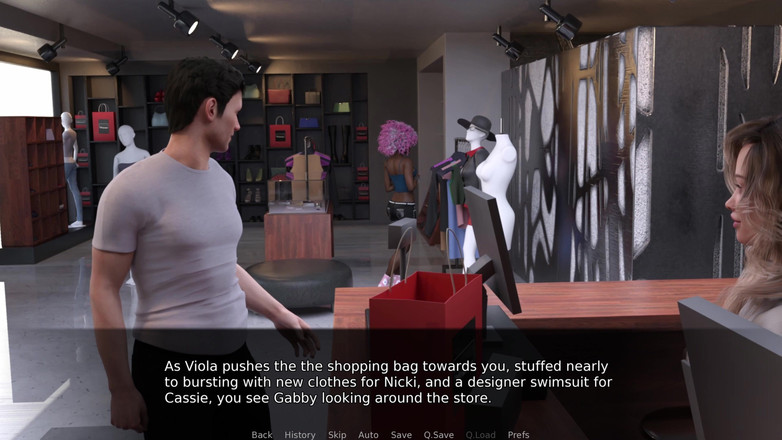Open the Prefs settings menu
This screenshot has height=440, width=782.
(518, 435)
